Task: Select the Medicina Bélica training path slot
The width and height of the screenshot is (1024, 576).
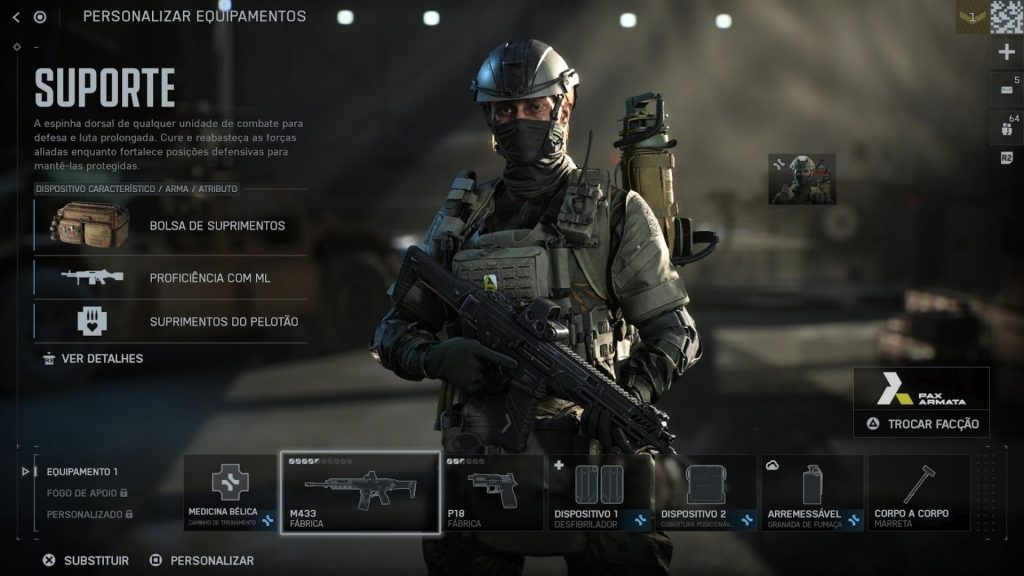Action: [x=229, y=493]
